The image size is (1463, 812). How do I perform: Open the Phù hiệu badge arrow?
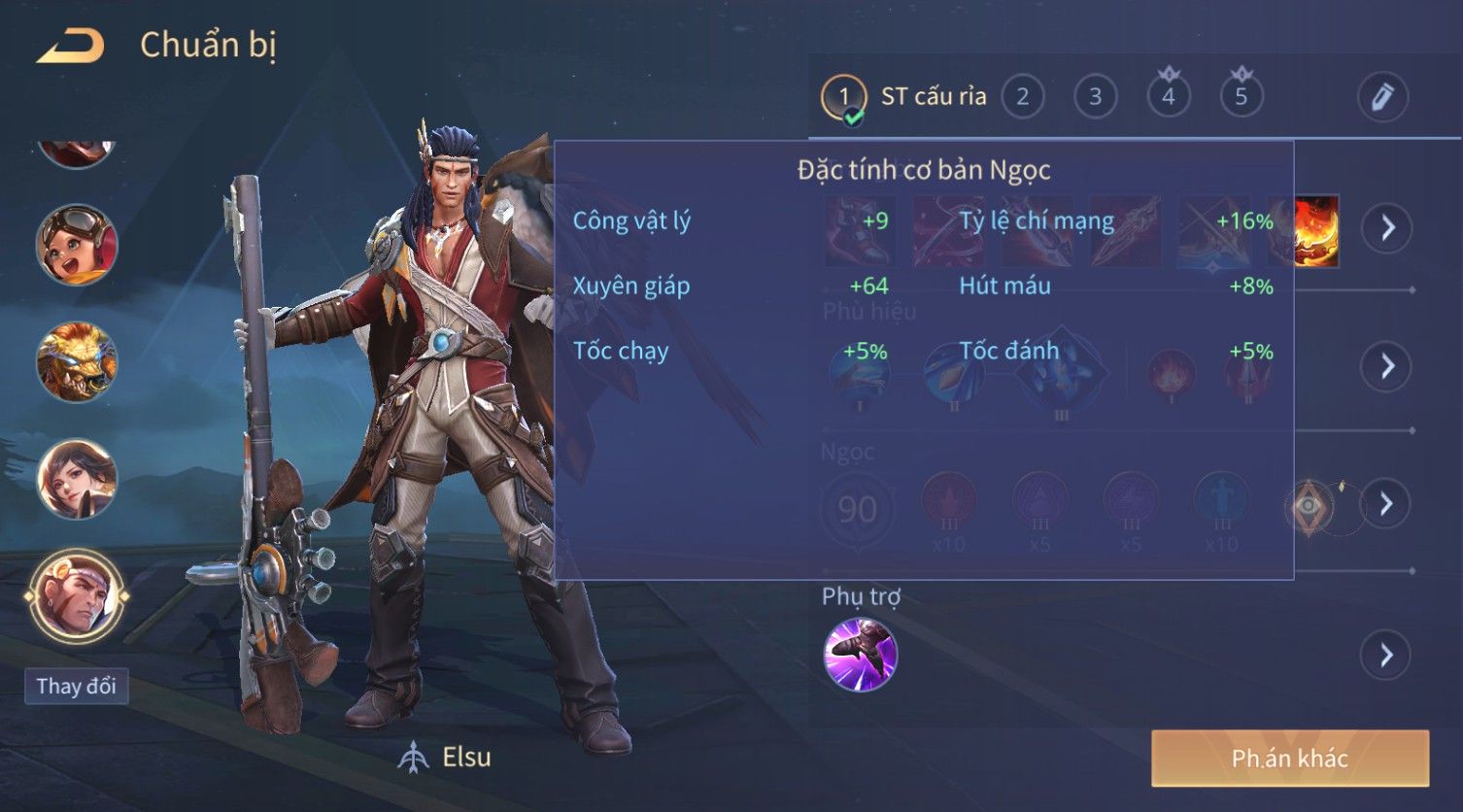click(x=1386, y=366)
